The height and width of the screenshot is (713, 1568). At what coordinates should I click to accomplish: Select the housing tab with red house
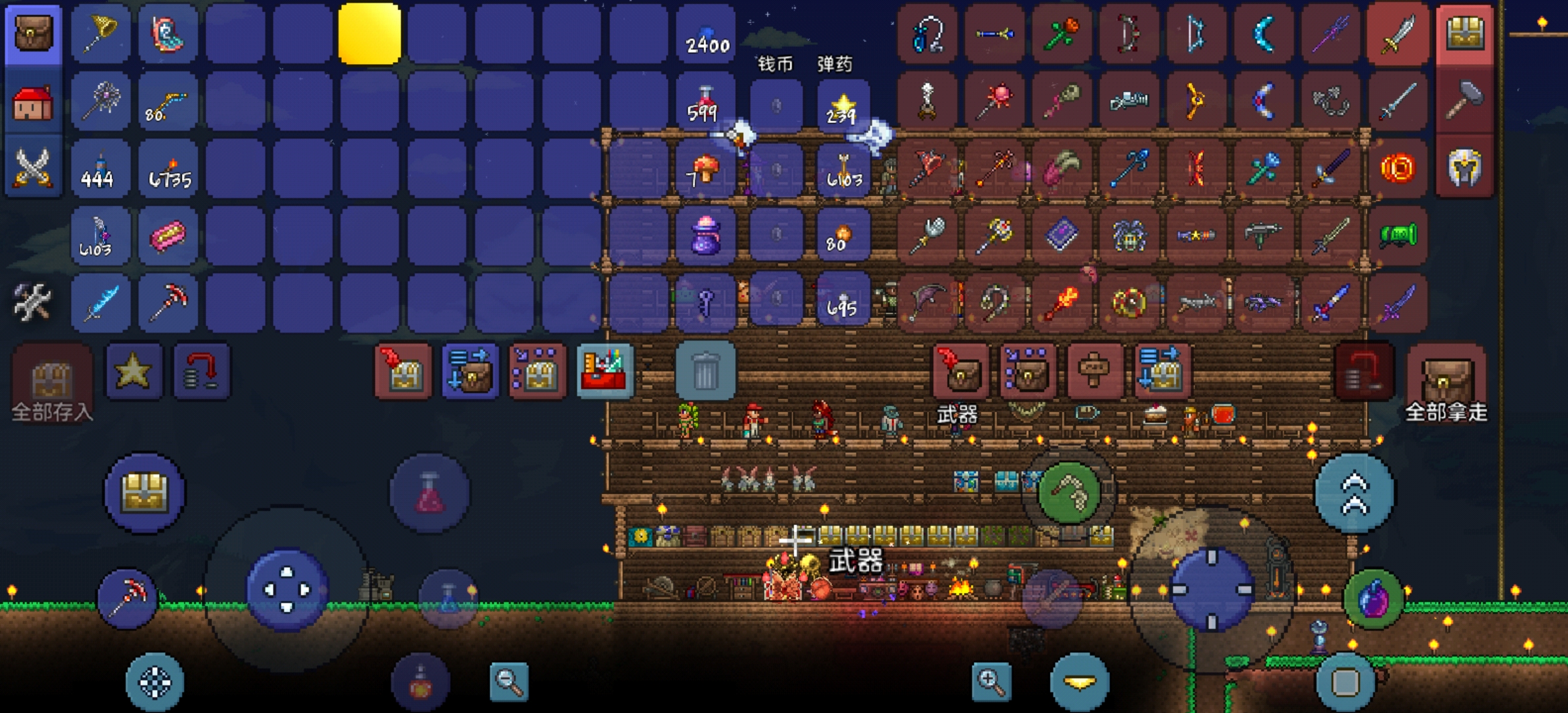[x=33, y=102]
